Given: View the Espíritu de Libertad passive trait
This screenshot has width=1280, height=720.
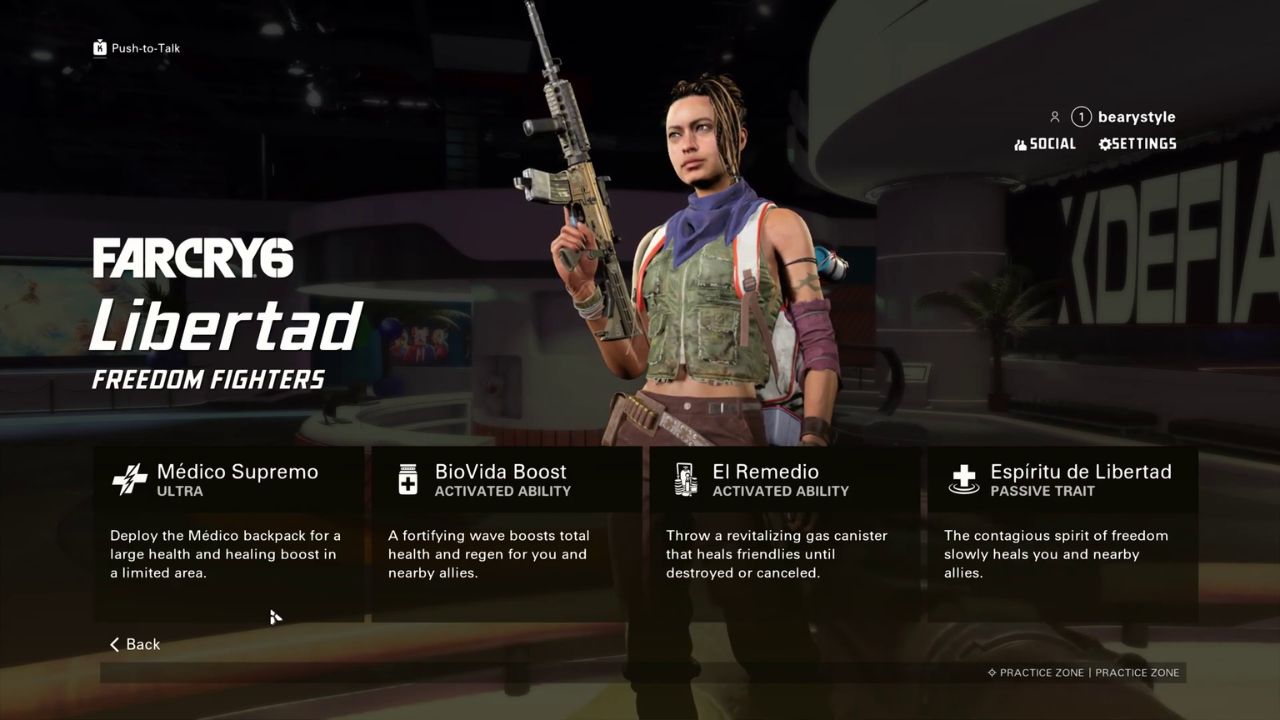Looking at the screenshot, I should [x=1062, y=533].
